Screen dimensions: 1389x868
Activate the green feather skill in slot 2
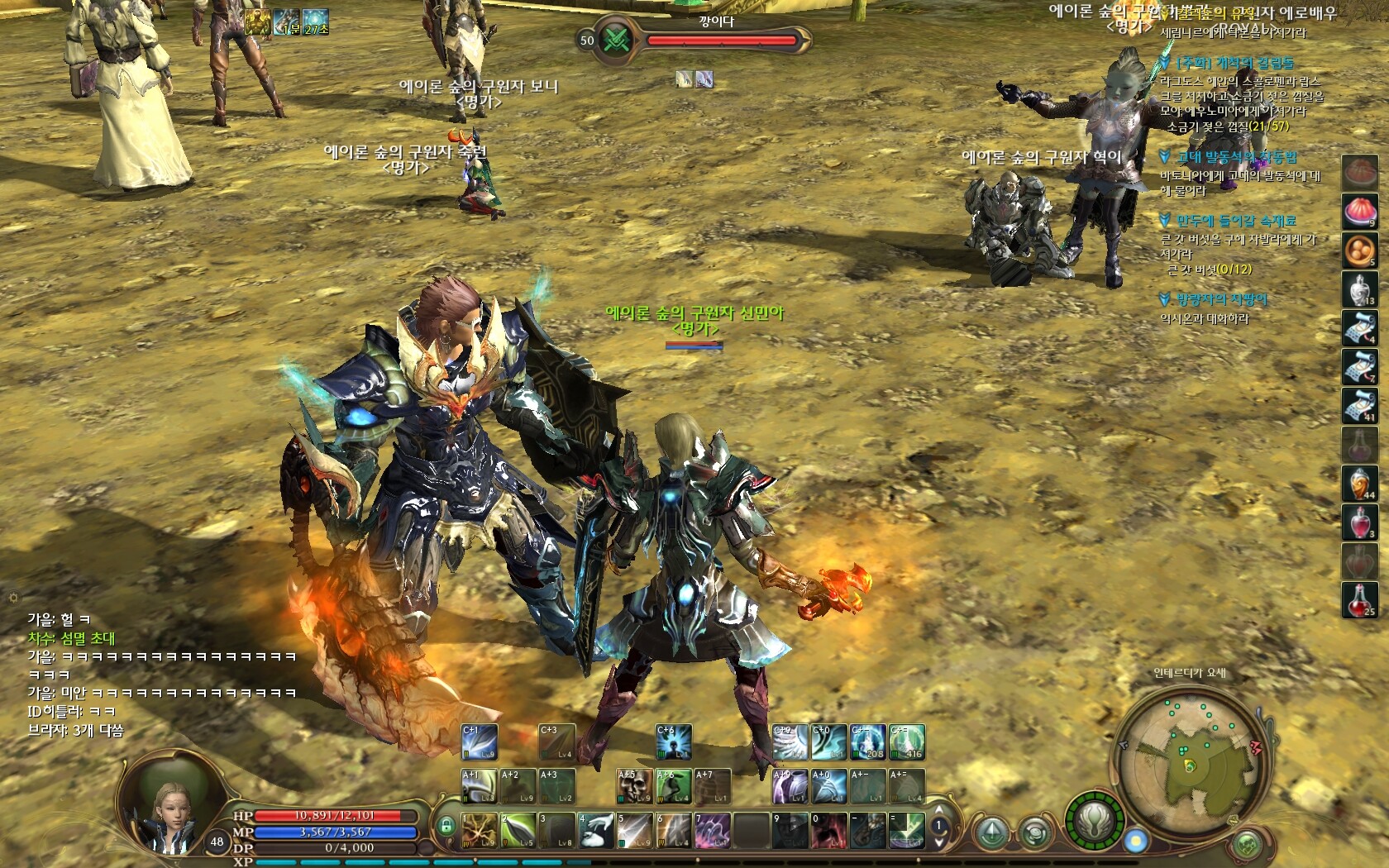tap(518, 830)
